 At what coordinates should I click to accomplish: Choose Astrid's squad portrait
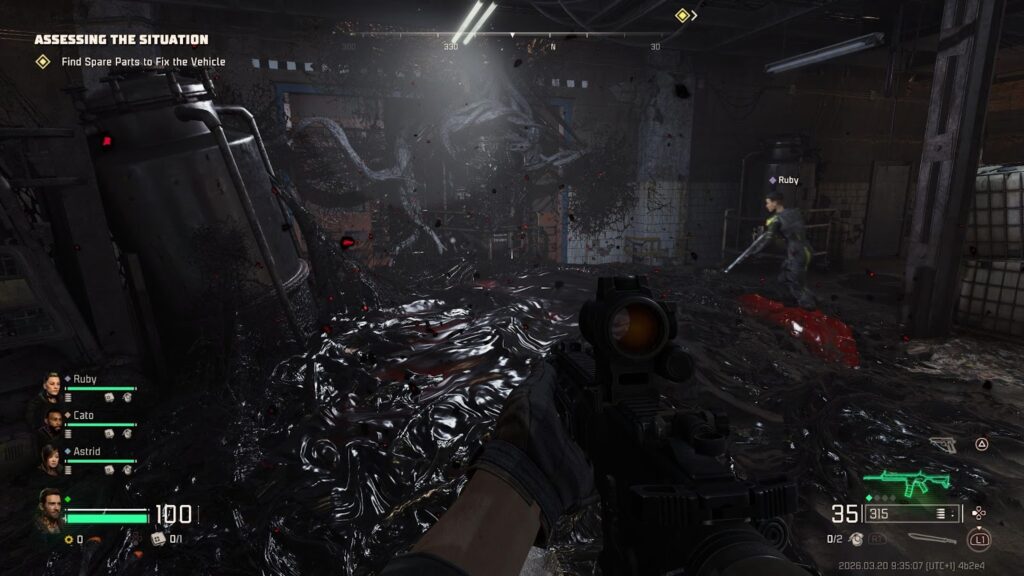51,457
